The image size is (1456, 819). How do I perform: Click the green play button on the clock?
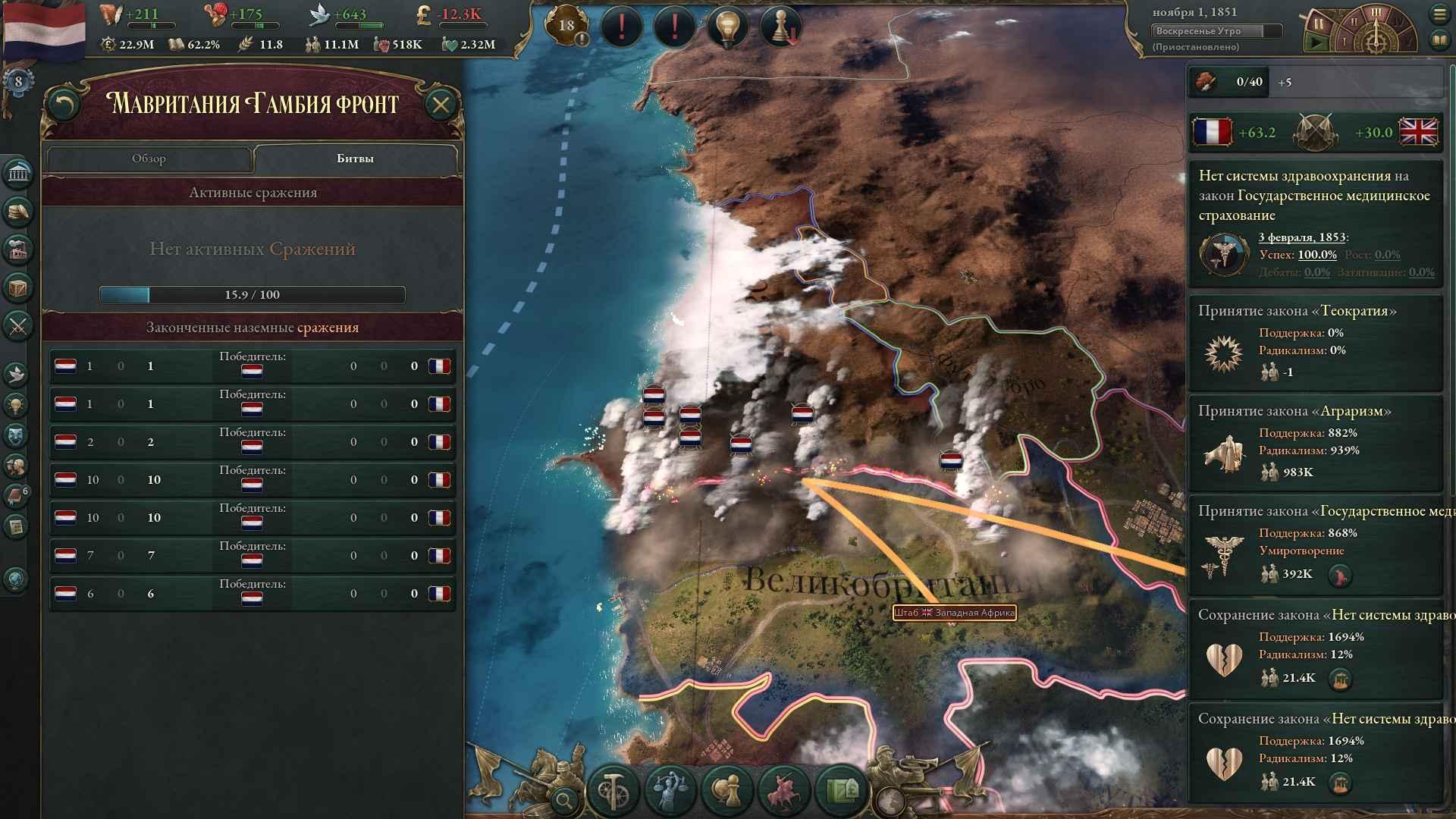[1317, 42]
